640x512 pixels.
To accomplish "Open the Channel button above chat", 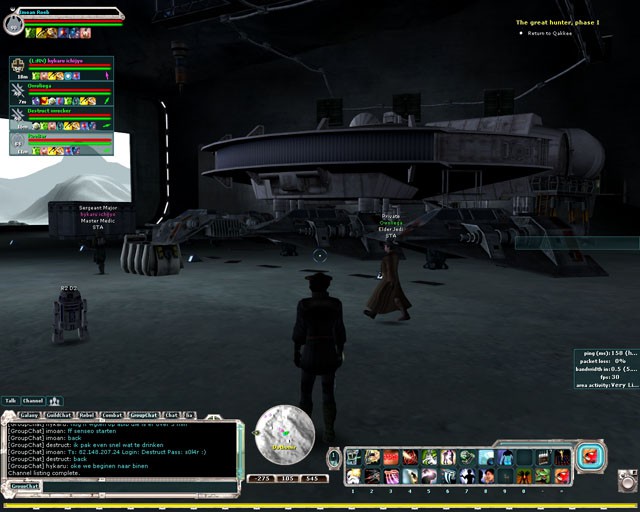I will (33, 401).
